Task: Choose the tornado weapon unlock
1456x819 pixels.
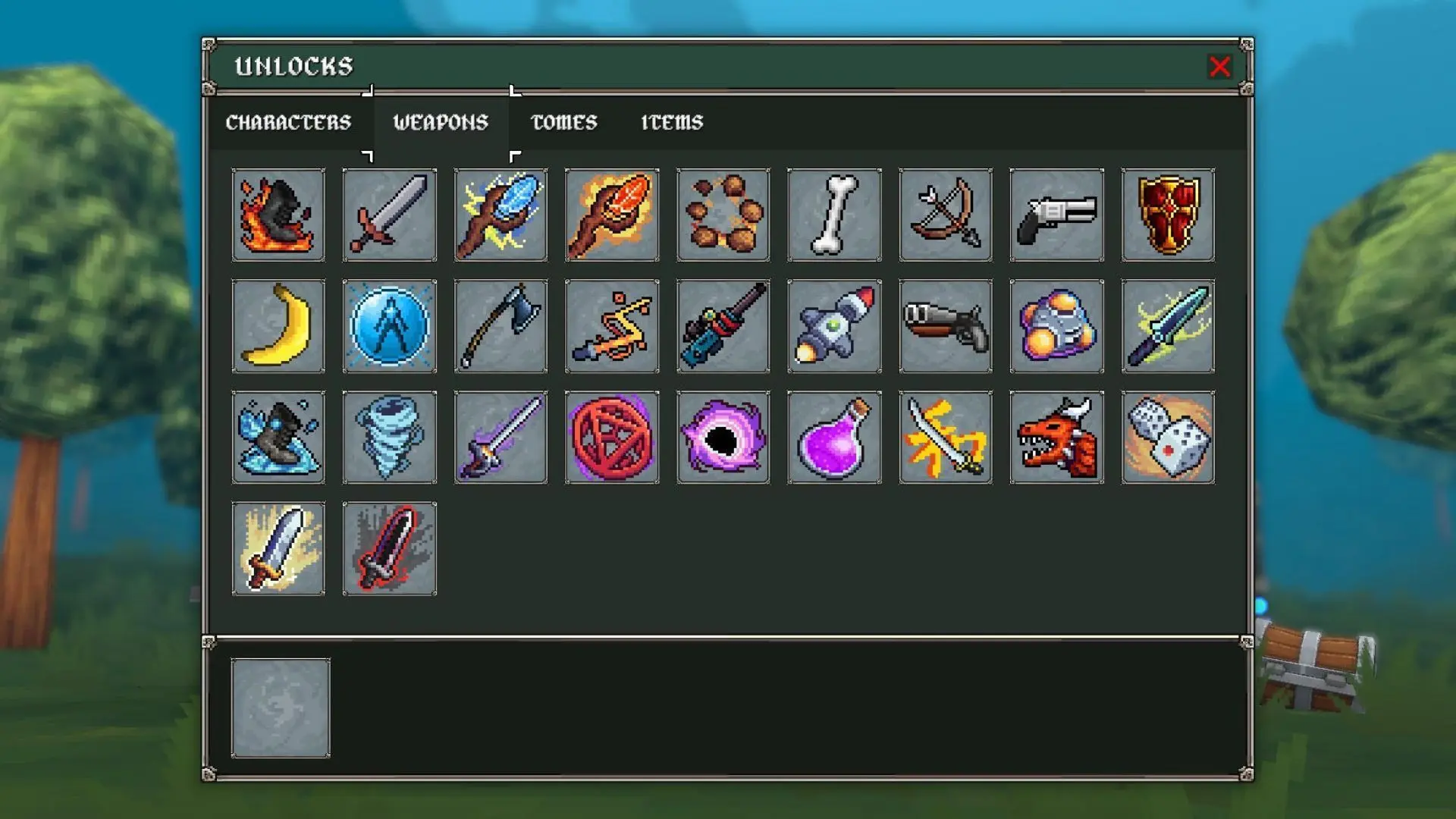Action: click(389, 437)
